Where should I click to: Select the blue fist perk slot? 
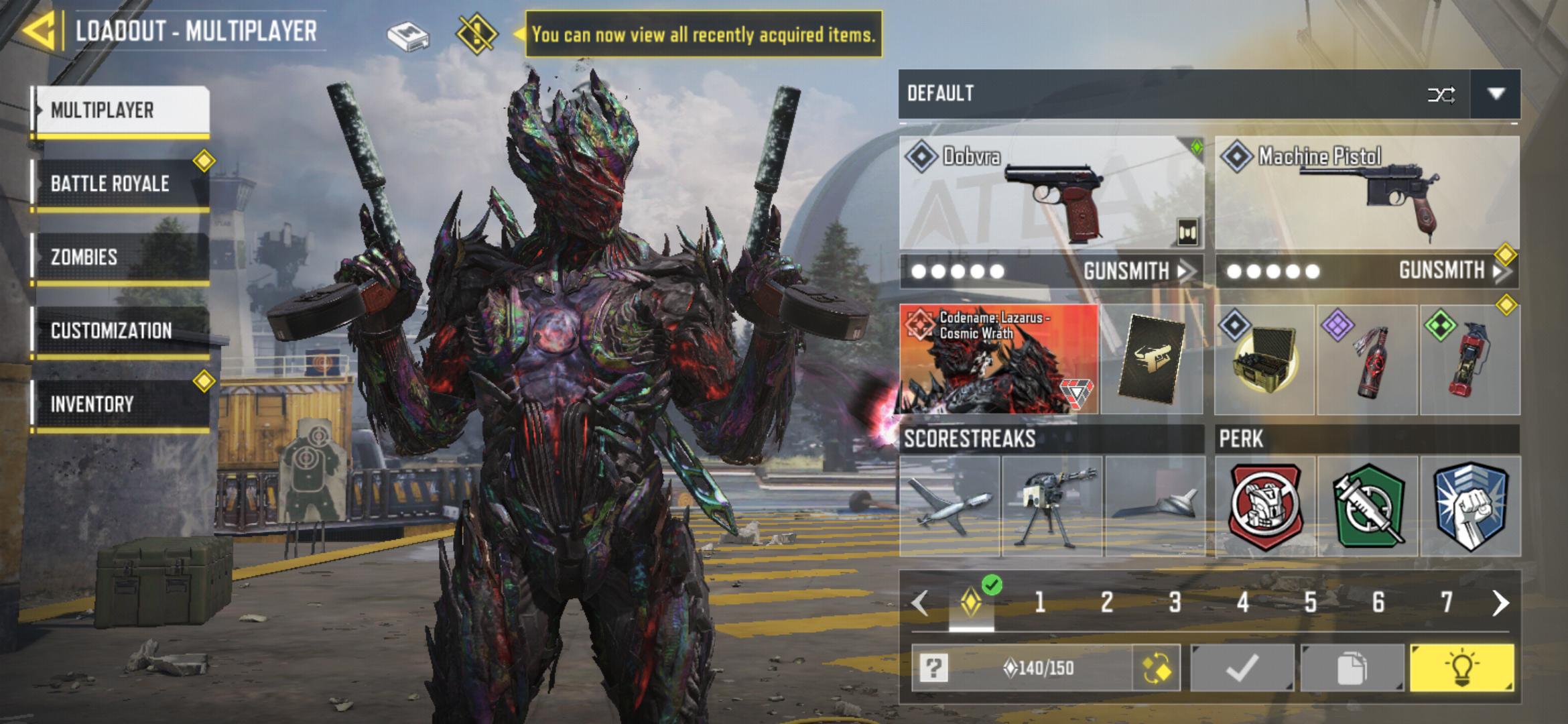(x=1470, y=507)
